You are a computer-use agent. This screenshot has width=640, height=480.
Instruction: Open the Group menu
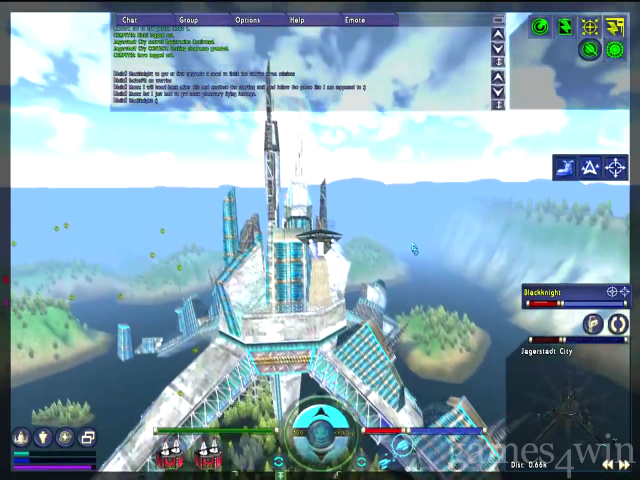[188, 20]
